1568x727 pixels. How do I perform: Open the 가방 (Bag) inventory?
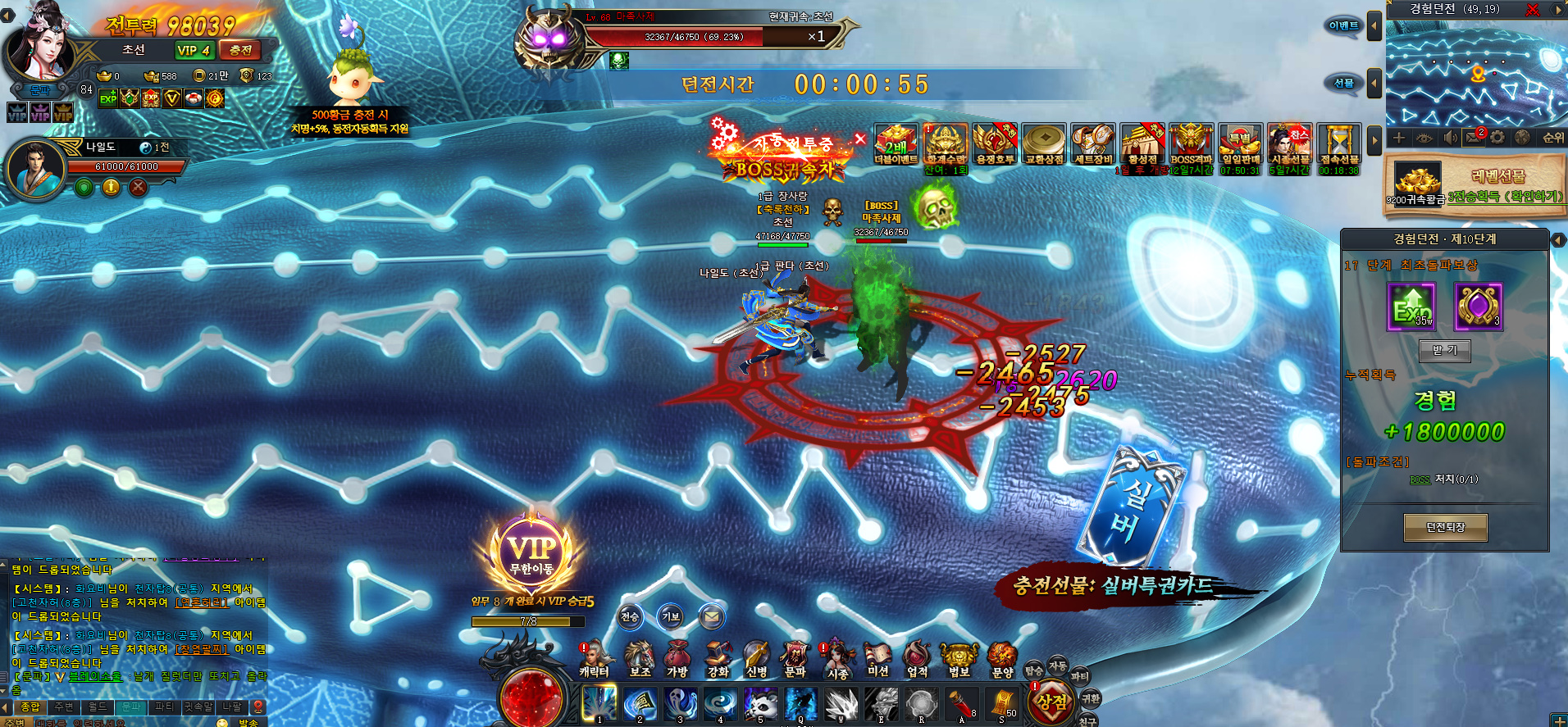tap(677, 658)
